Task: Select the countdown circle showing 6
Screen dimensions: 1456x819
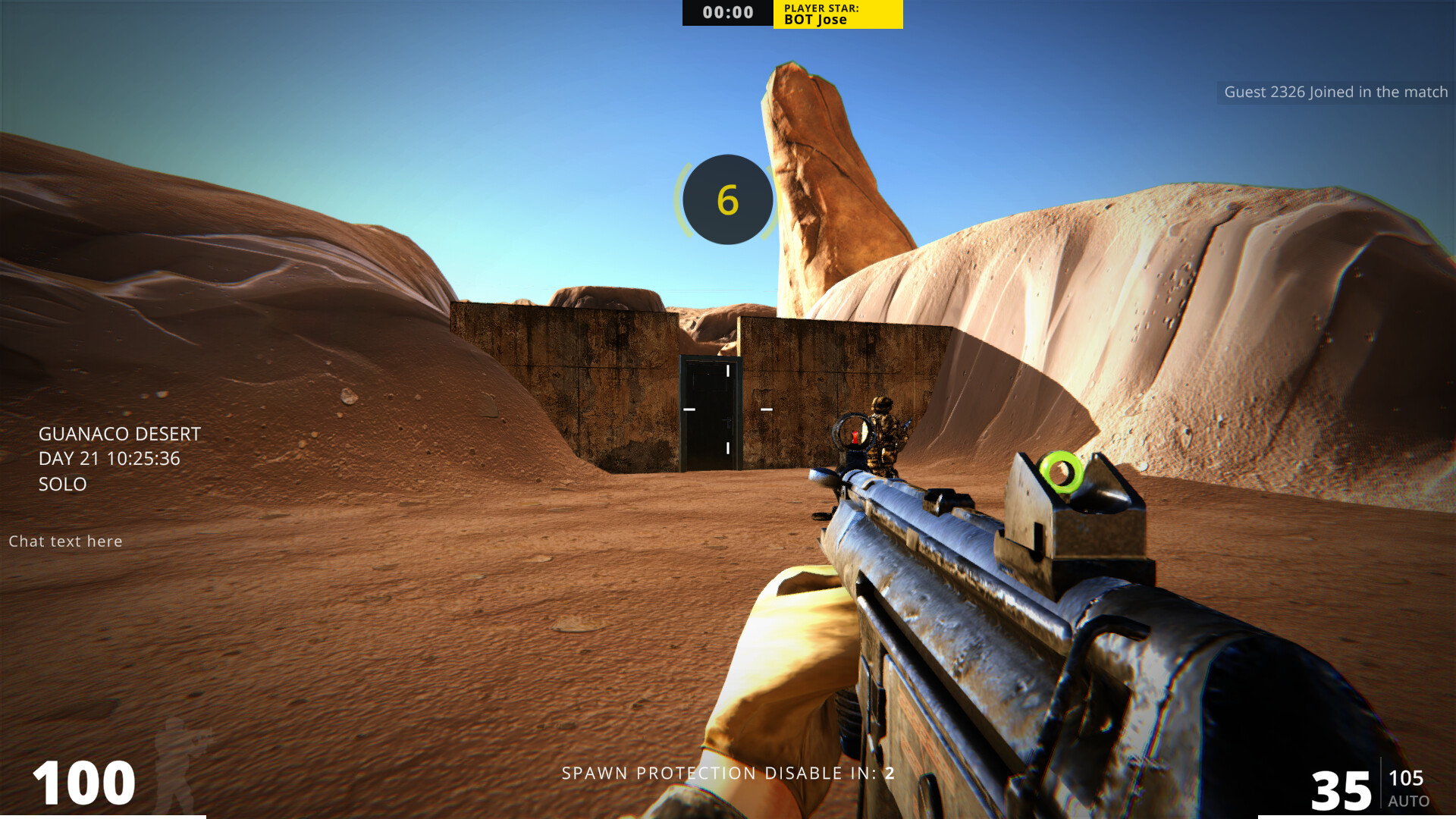Action: [727, 199]
